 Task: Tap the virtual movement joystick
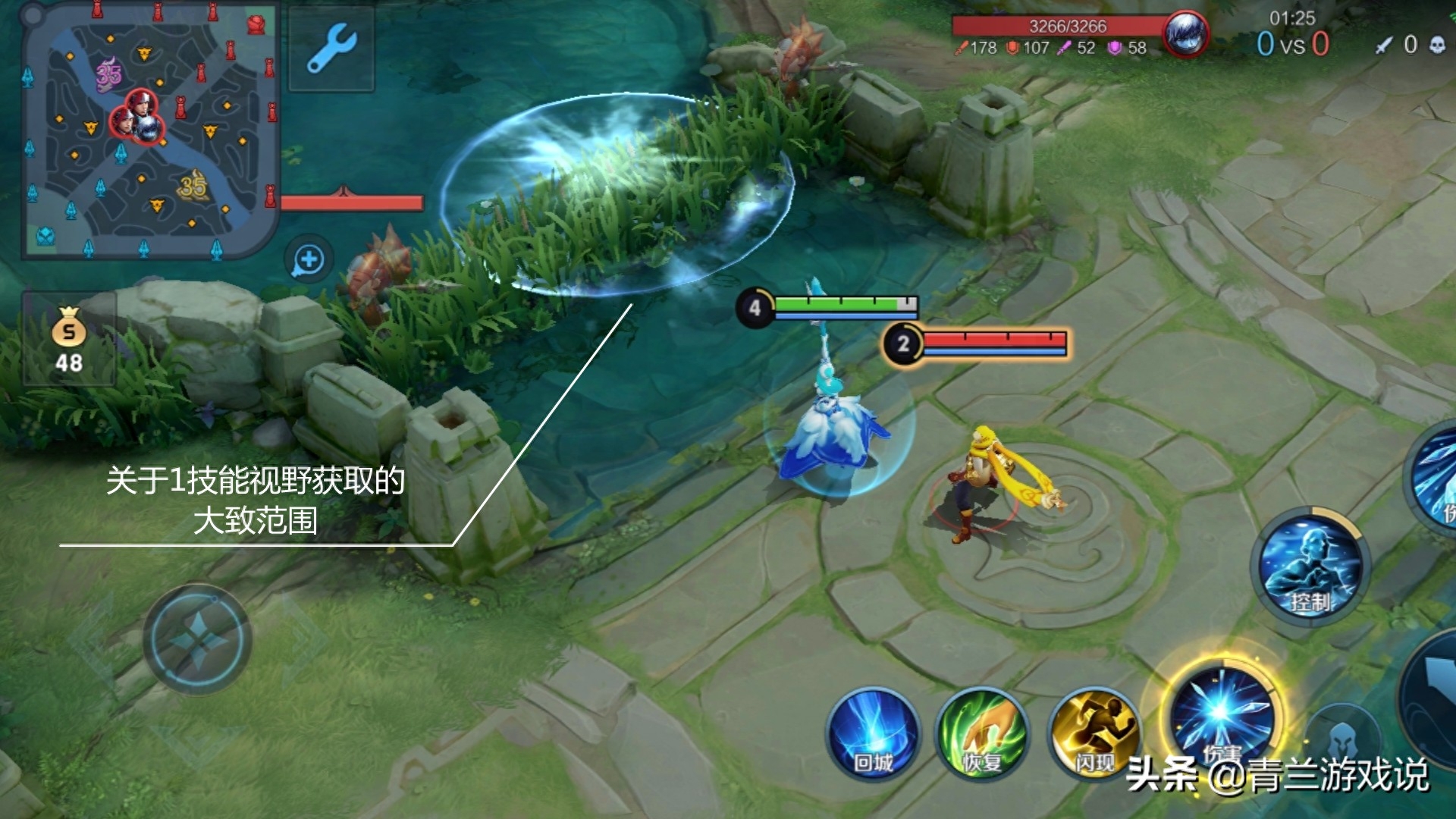pyautogui.click(x=197, y=639)
